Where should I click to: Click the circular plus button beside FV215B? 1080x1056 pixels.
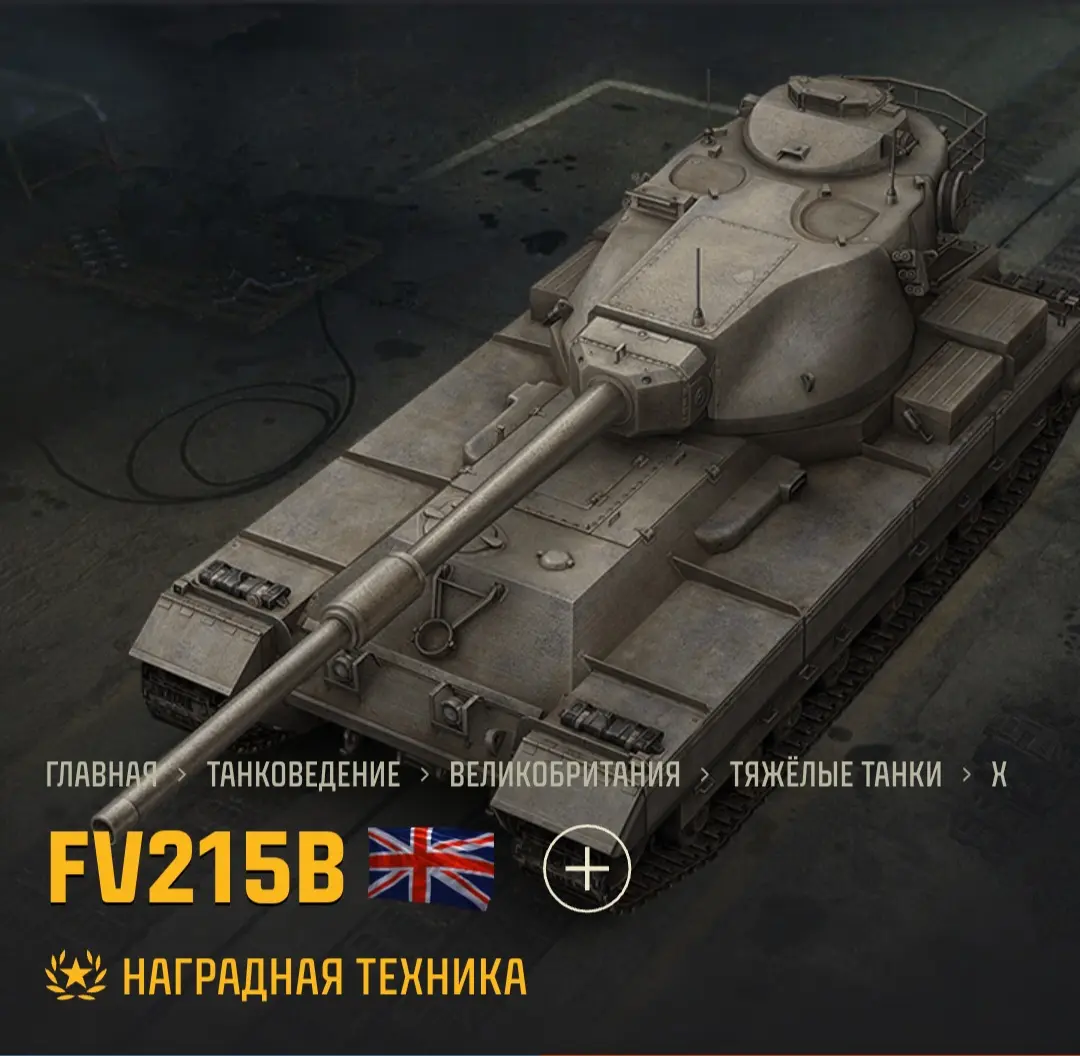[x=587, y=867]
